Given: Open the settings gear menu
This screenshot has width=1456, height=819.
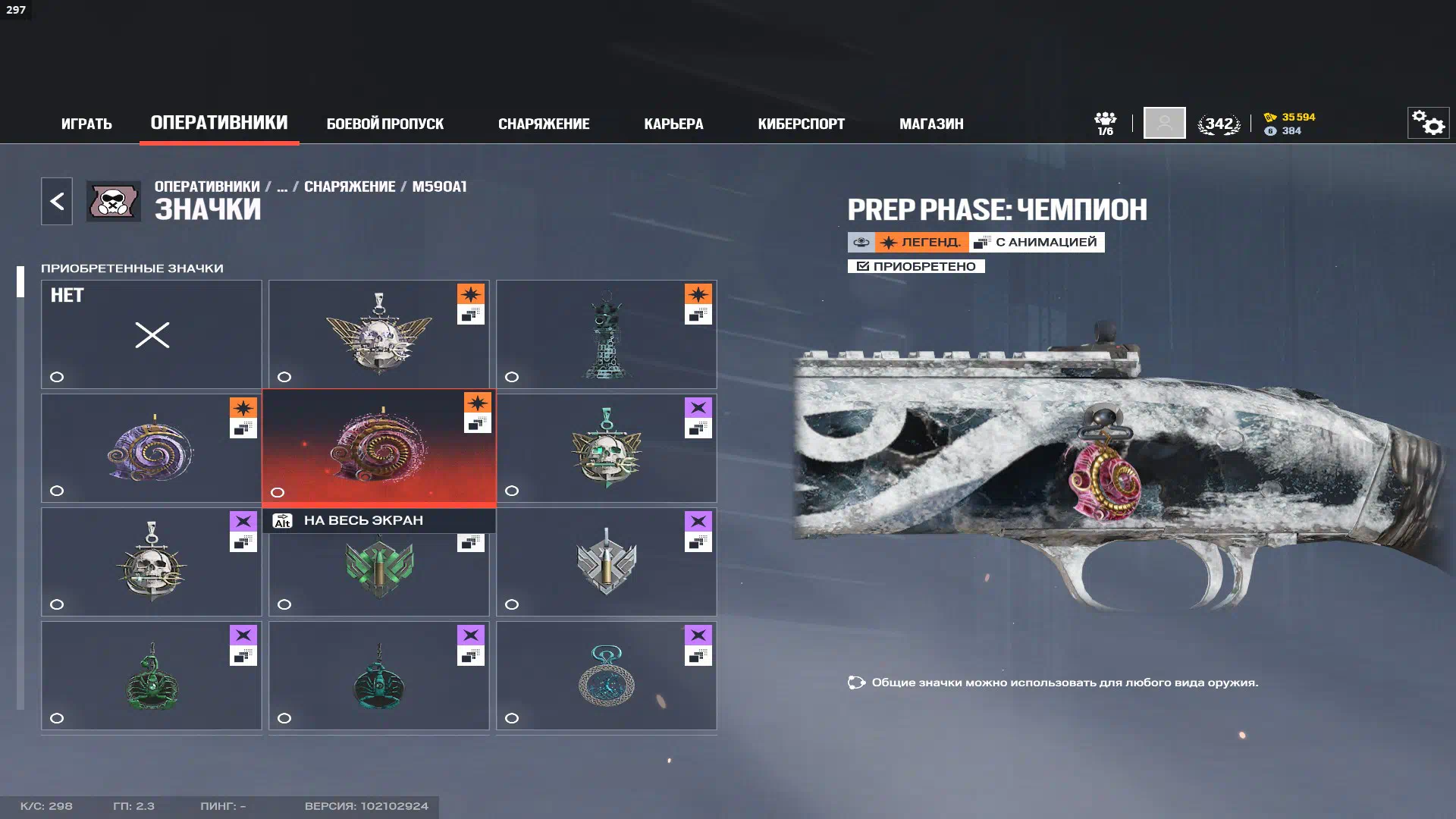Looking at the screenshot, I should 1428,123.
